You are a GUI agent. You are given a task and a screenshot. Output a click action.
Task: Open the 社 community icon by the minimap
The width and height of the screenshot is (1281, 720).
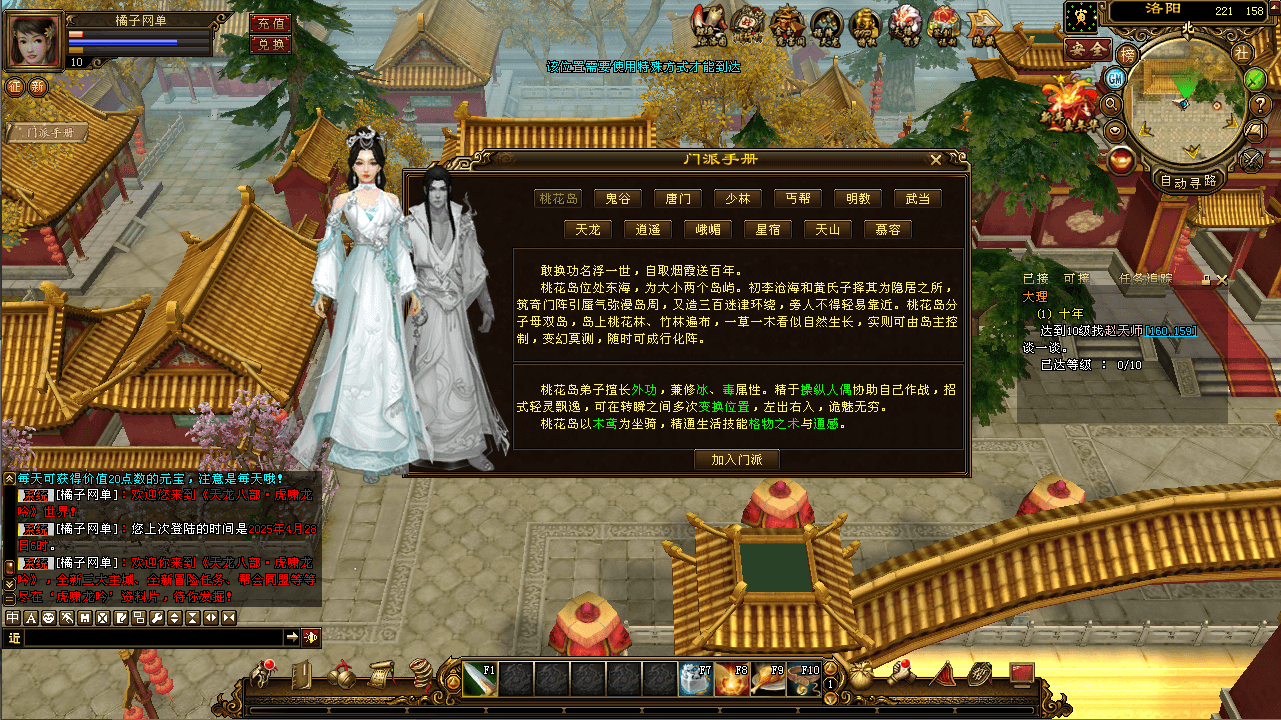[x=1243, y=53]
